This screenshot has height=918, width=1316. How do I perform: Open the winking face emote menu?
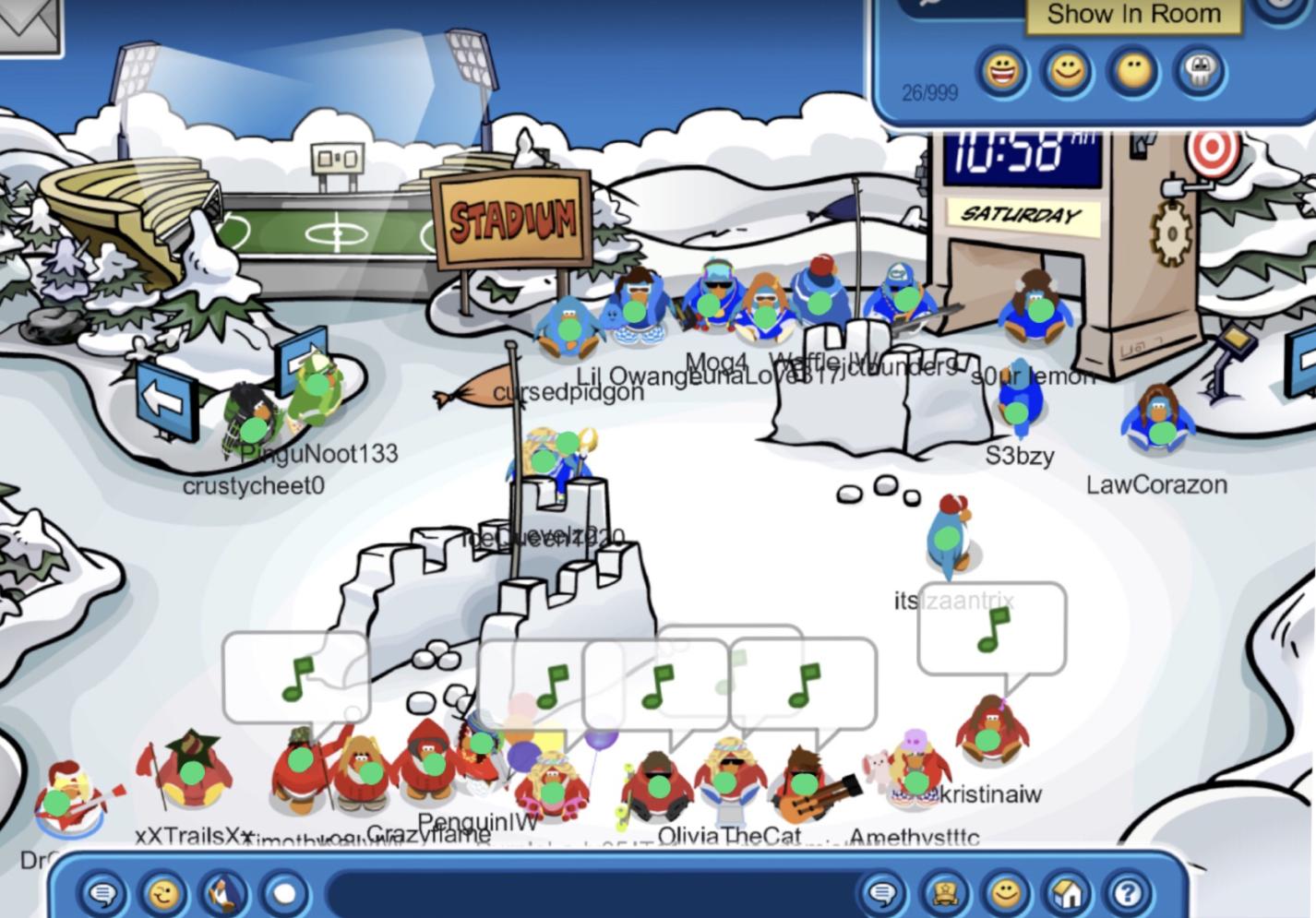164,893
